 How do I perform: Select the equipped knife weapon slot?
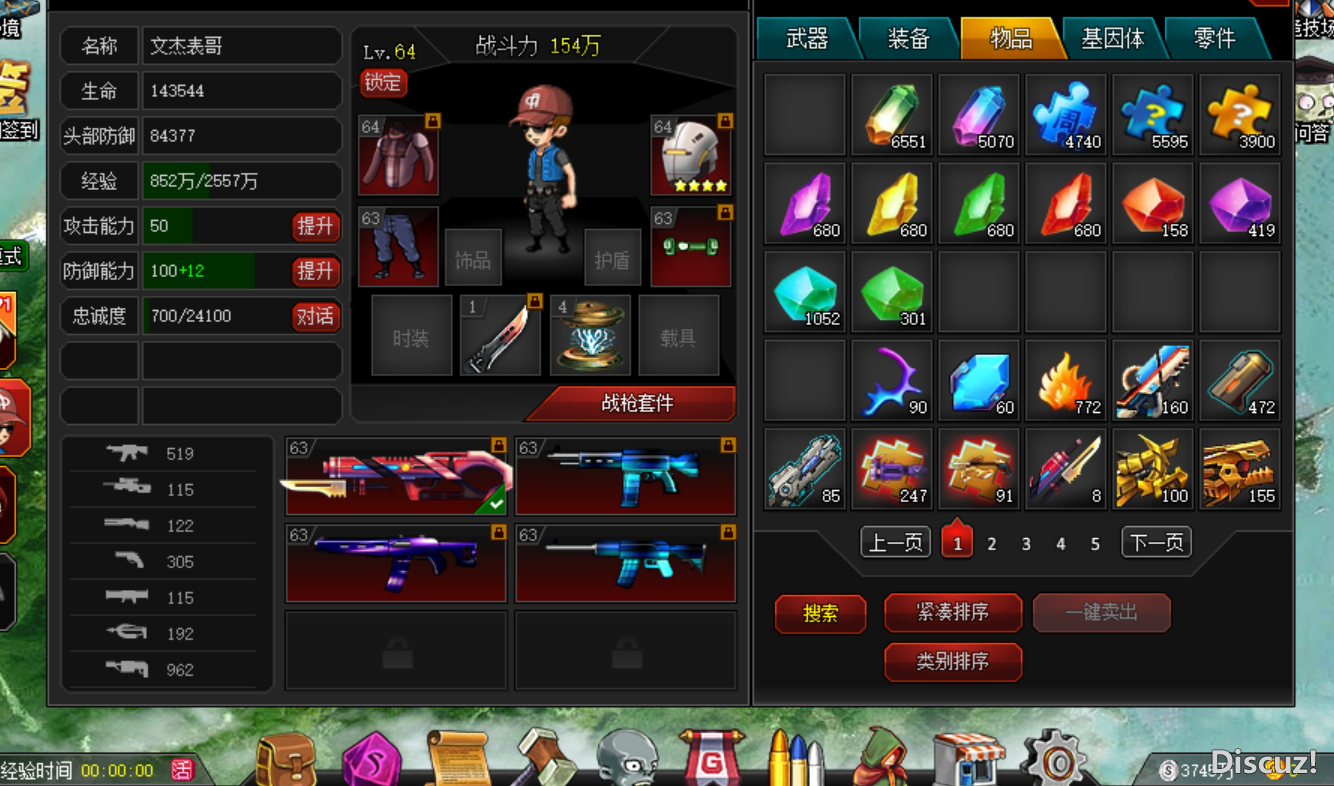coord(500,335)
